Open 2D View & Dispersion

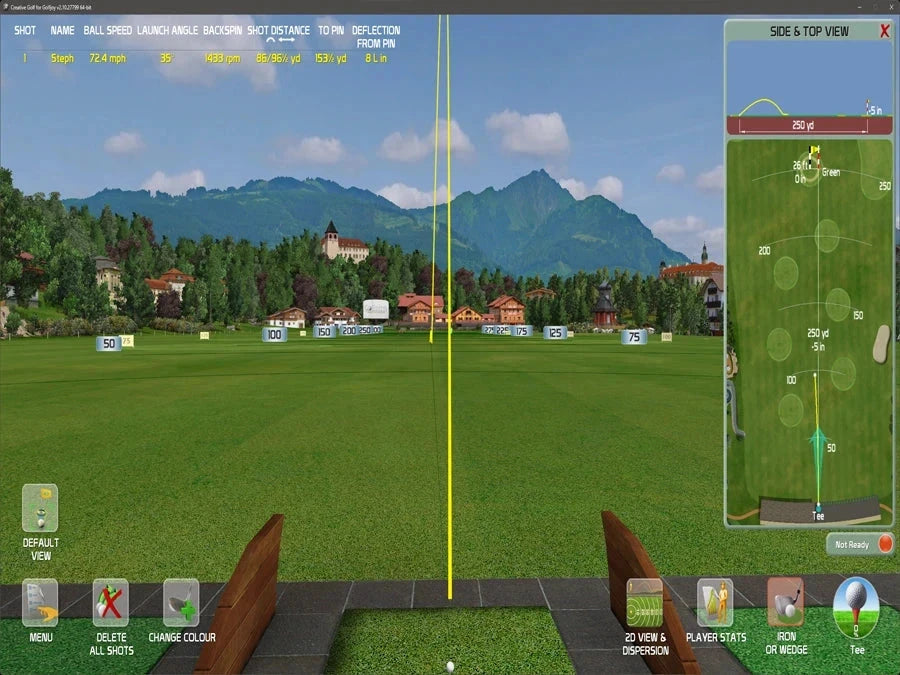click(645, 603)
